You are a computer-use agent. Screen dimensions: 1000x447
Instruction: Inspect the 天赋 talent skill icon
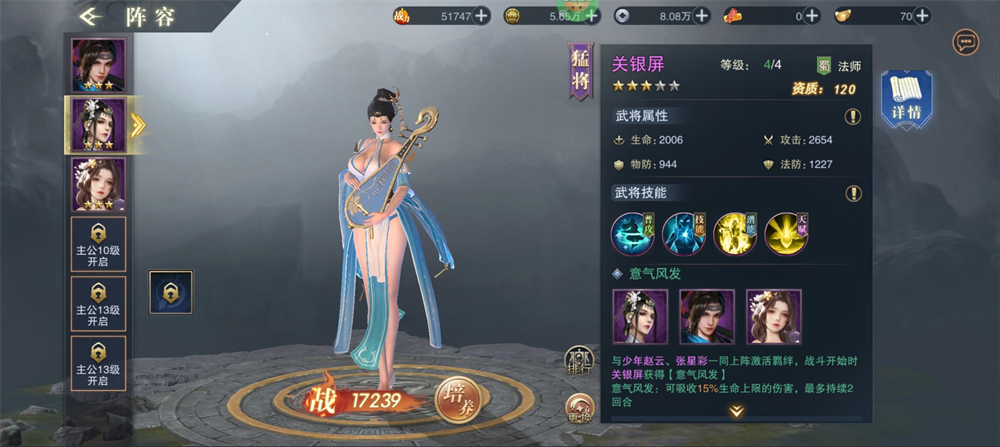(786, 234)
